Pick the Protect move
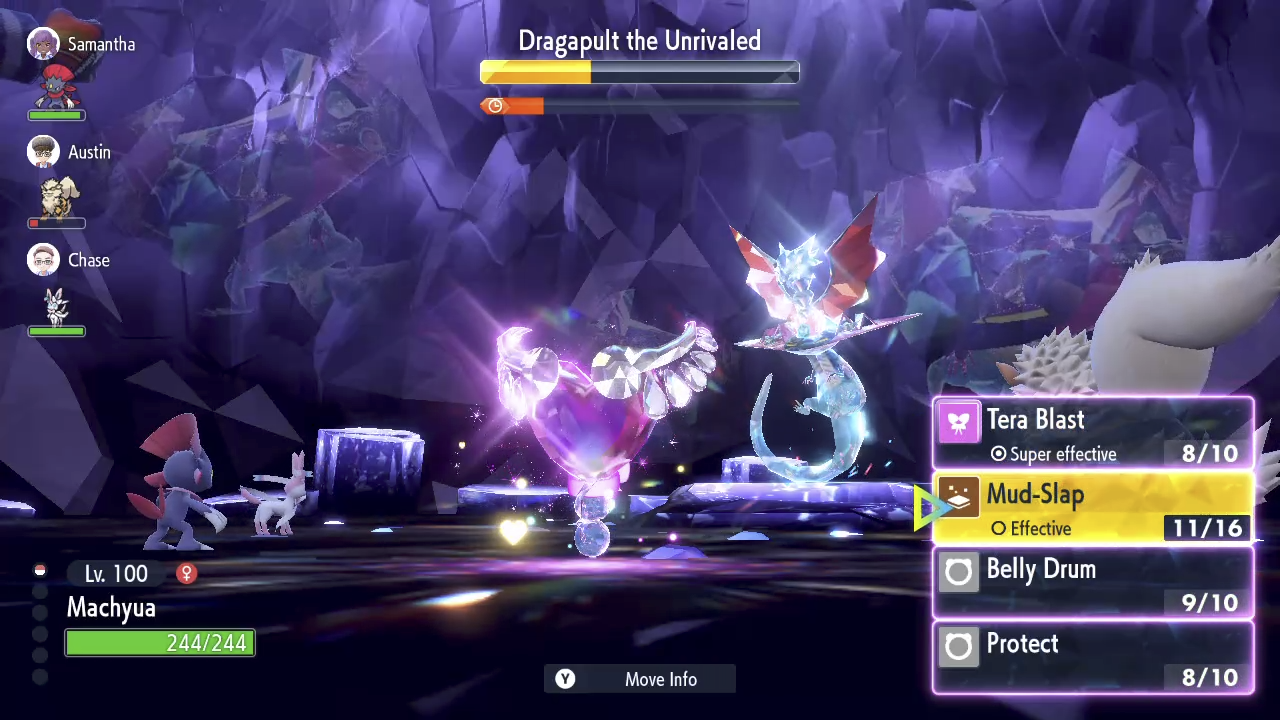 1092,657
